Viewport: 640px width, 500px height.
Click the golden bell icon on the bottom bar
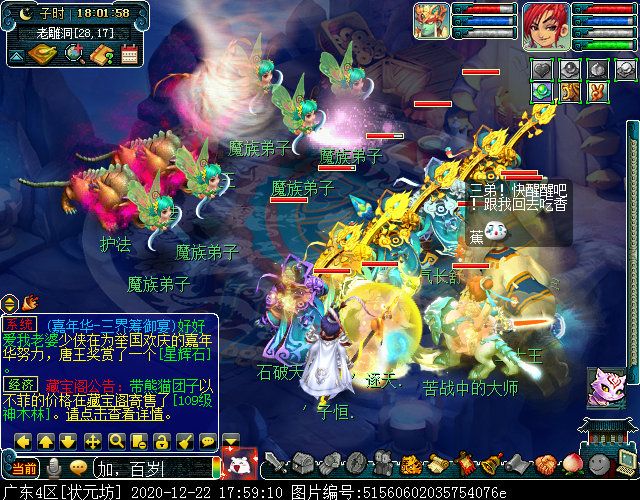pyautogui.click(x=491, y=465)
